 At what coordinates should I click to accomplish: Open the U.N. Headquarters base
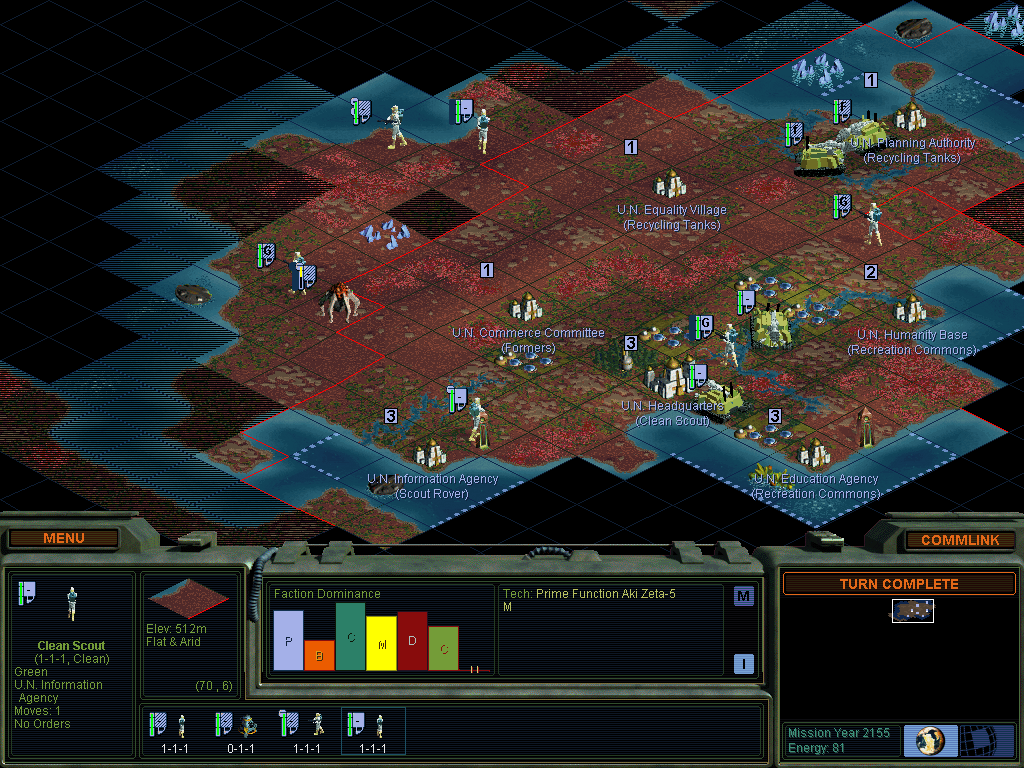pyautogui.click(x=672, y=379)
